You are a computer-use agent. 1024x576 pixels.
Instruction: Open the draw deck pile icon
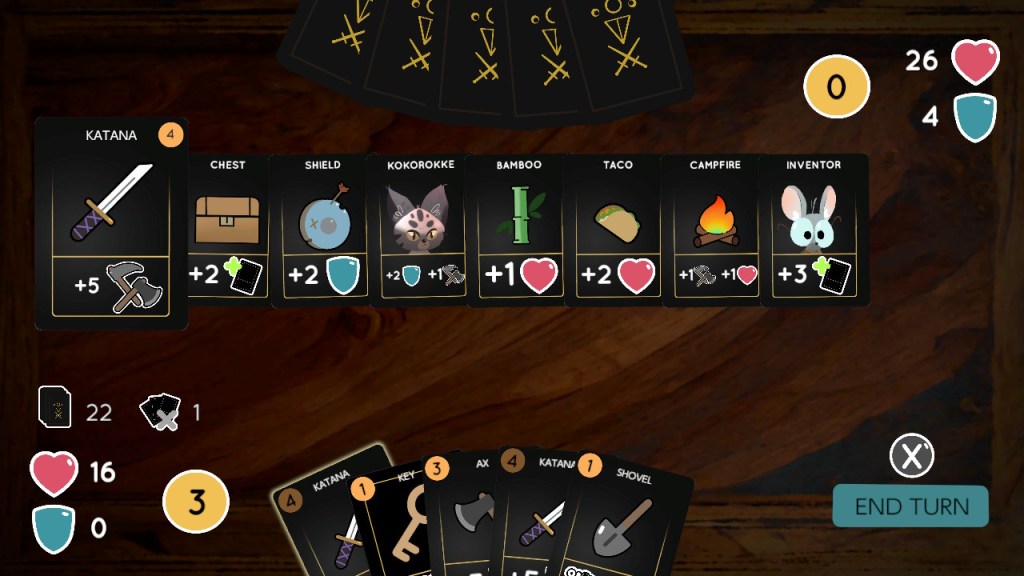coord(54,408)
